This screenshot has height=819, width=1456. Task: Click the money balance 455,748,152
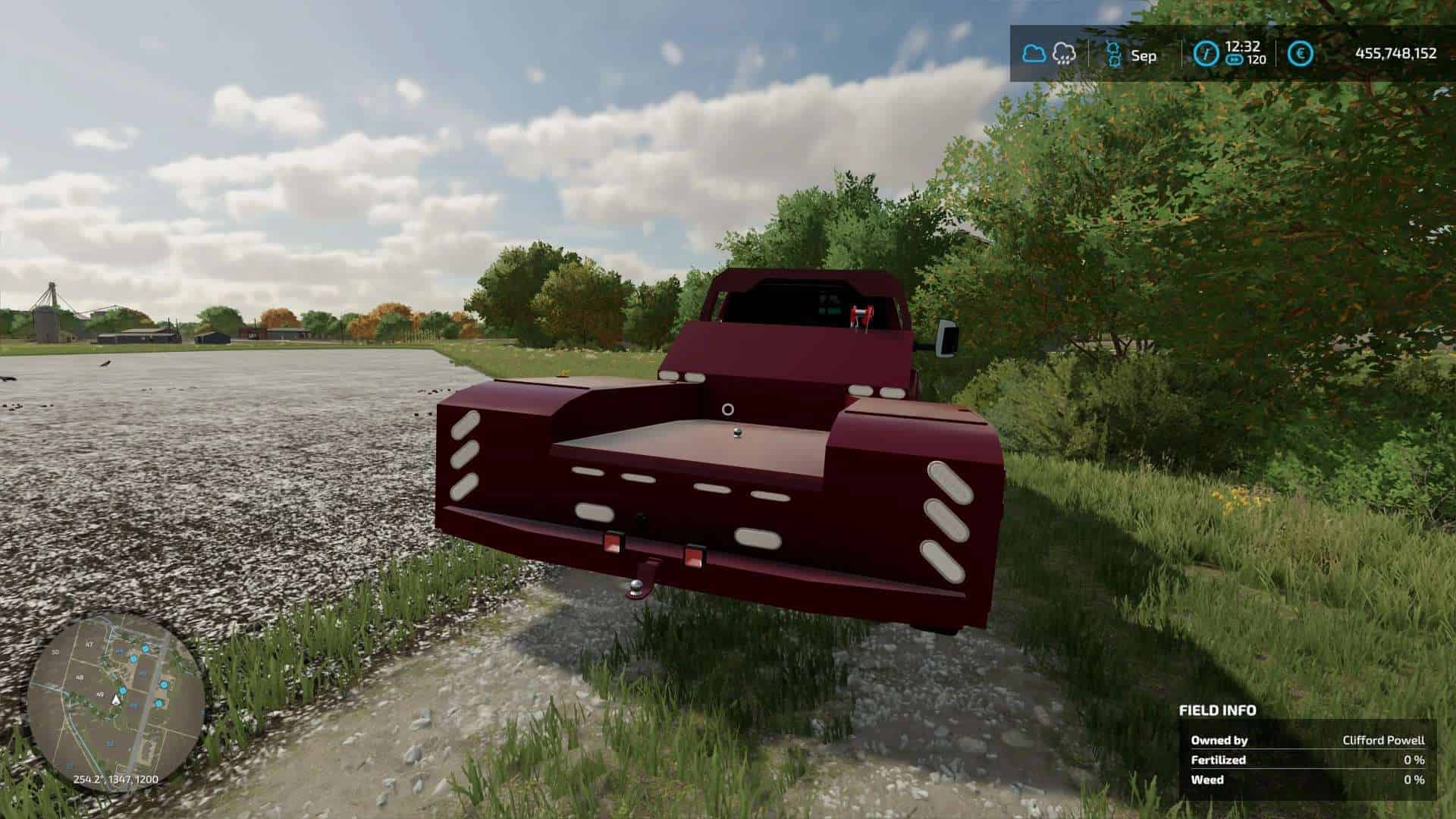point(1395,53)
